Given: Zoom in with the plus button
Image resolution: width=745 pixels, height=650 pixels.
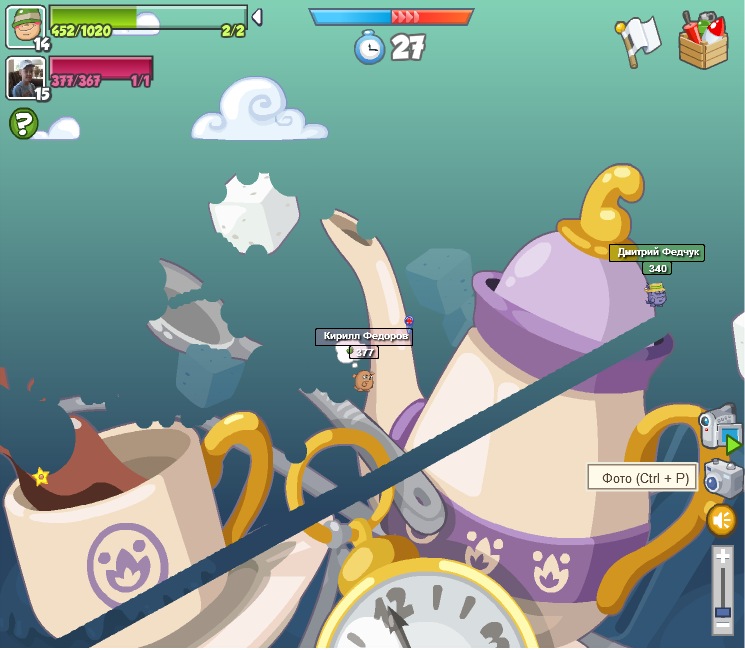Looking at the screenshot, I should tap(722, 557).
